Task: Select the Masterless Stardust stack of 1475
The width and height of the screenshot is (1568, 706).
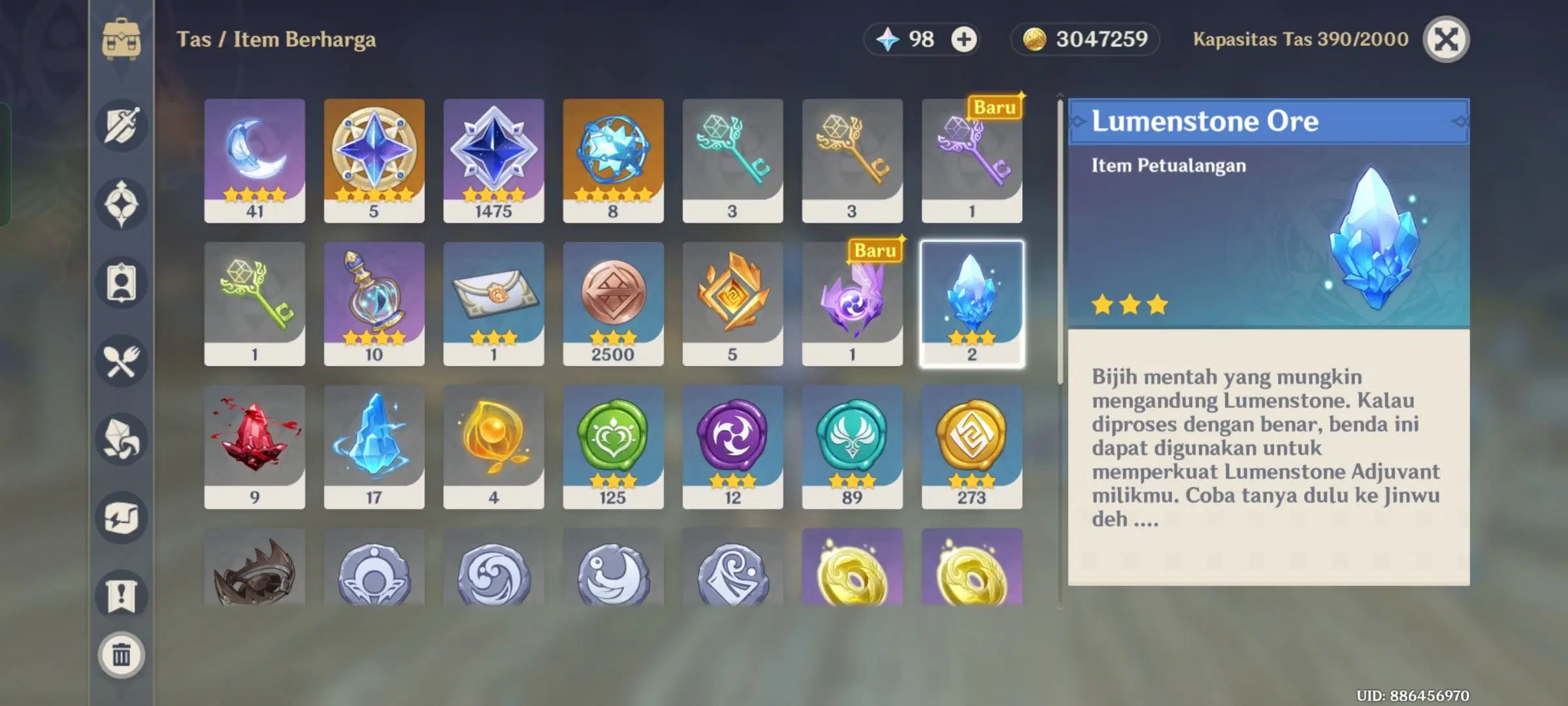Action: (x=493, y=160)
